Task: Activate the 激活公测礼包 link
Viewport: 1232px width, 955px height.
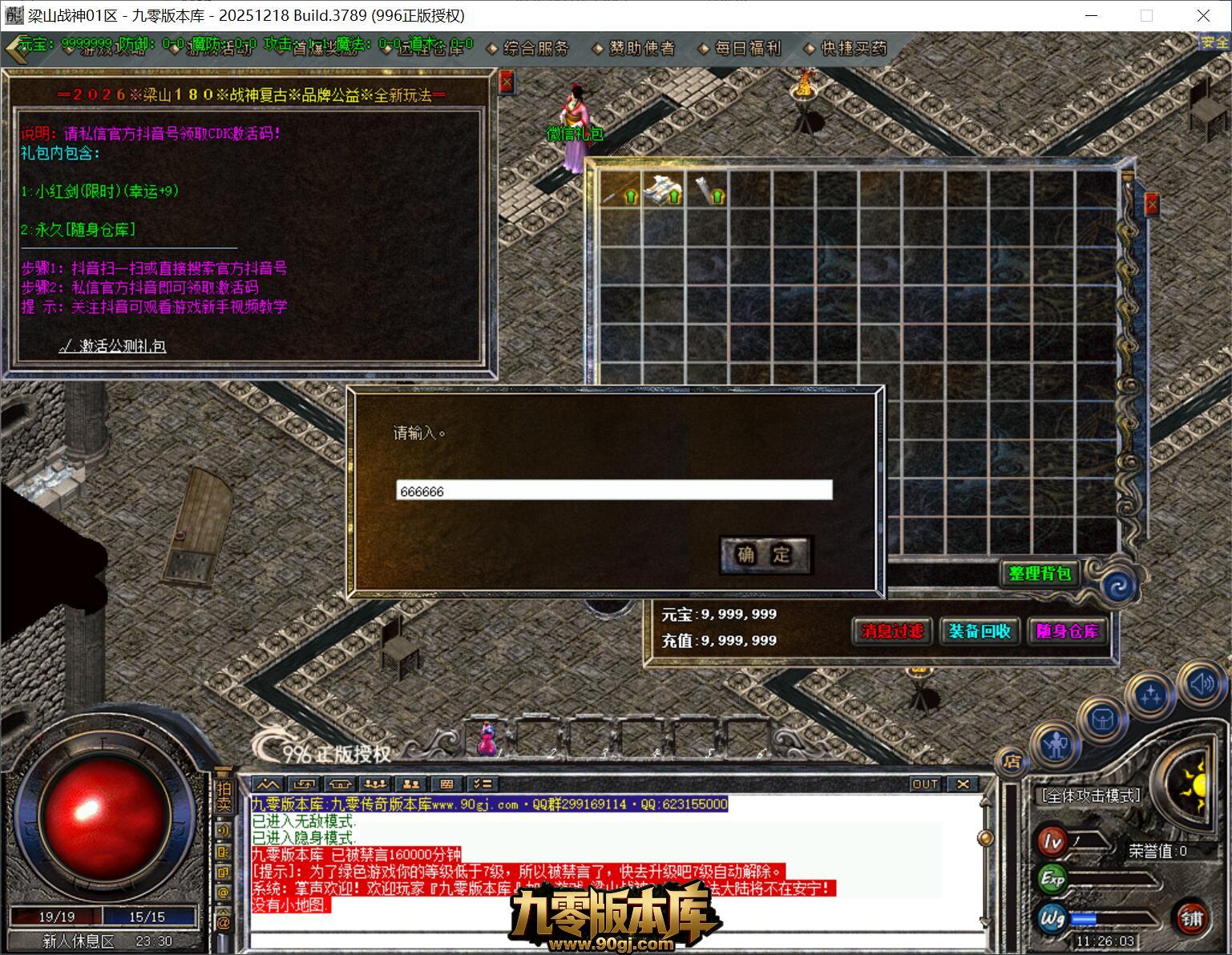Action: click(x=113, y=346)
